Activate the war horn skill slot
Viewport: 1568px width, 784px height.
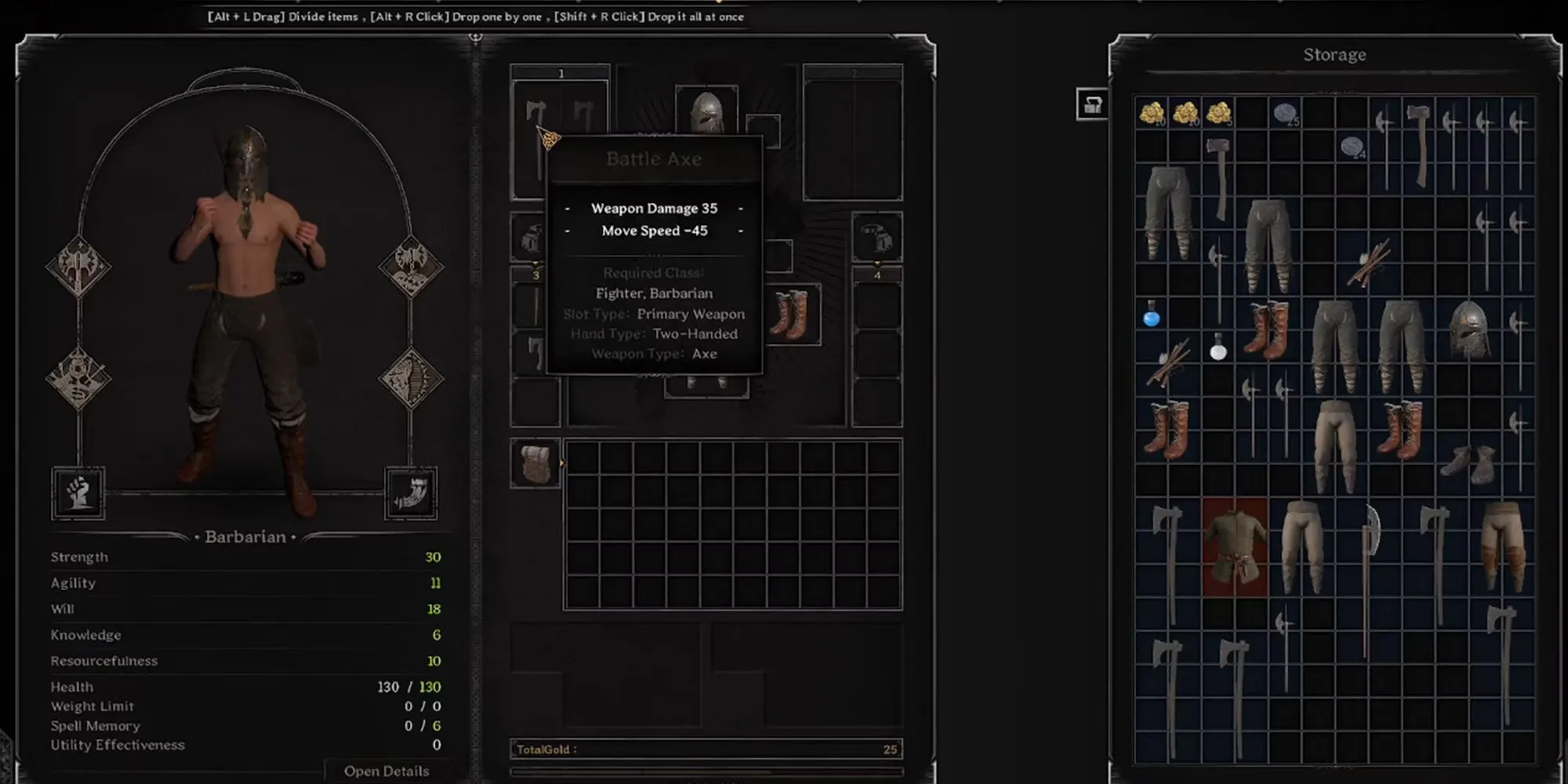coord(411,492)
